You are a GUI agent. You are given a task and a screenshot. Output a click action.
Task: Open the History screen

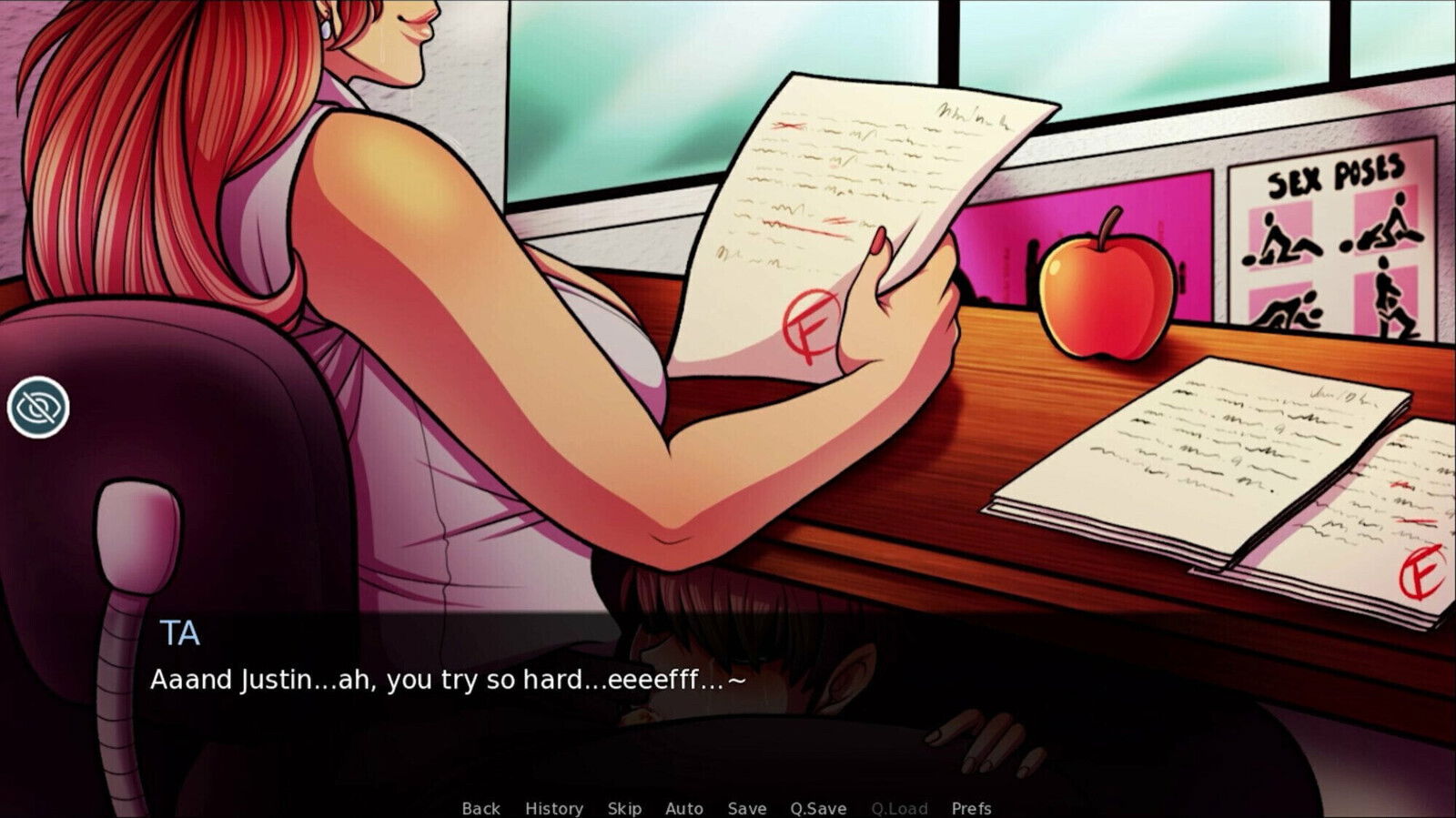[x=555, y=808]
